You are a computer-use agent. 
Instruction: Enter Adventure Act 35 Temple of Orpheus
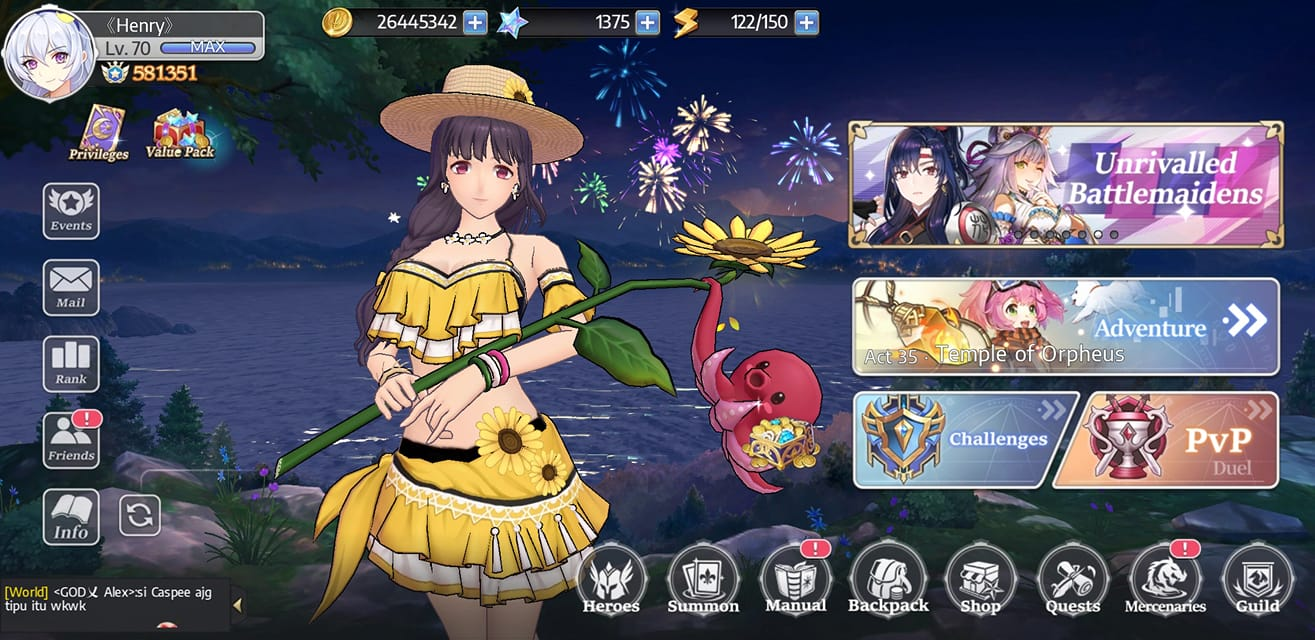click(1065, 327)
